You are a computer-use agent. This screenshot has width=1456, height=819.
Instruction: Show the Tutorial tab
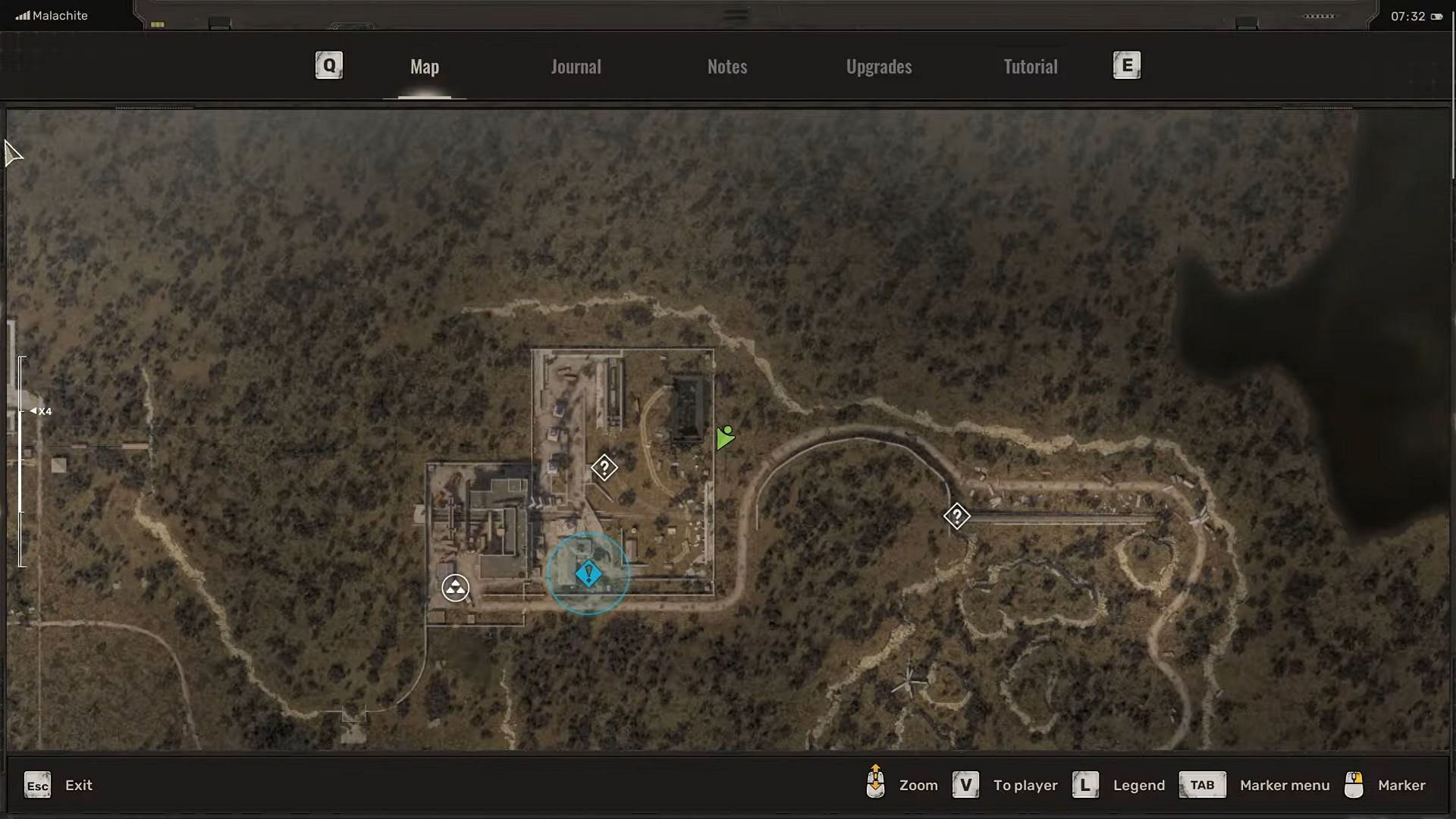(1030, 67)
